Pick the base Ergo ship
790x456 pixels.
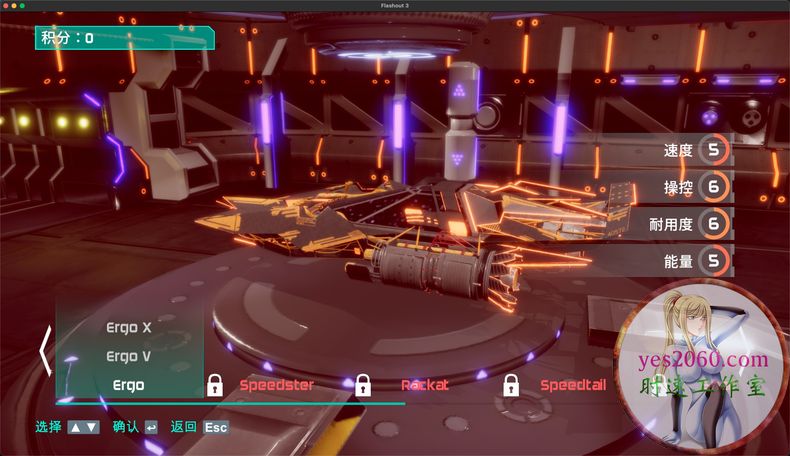click(128, 385)
